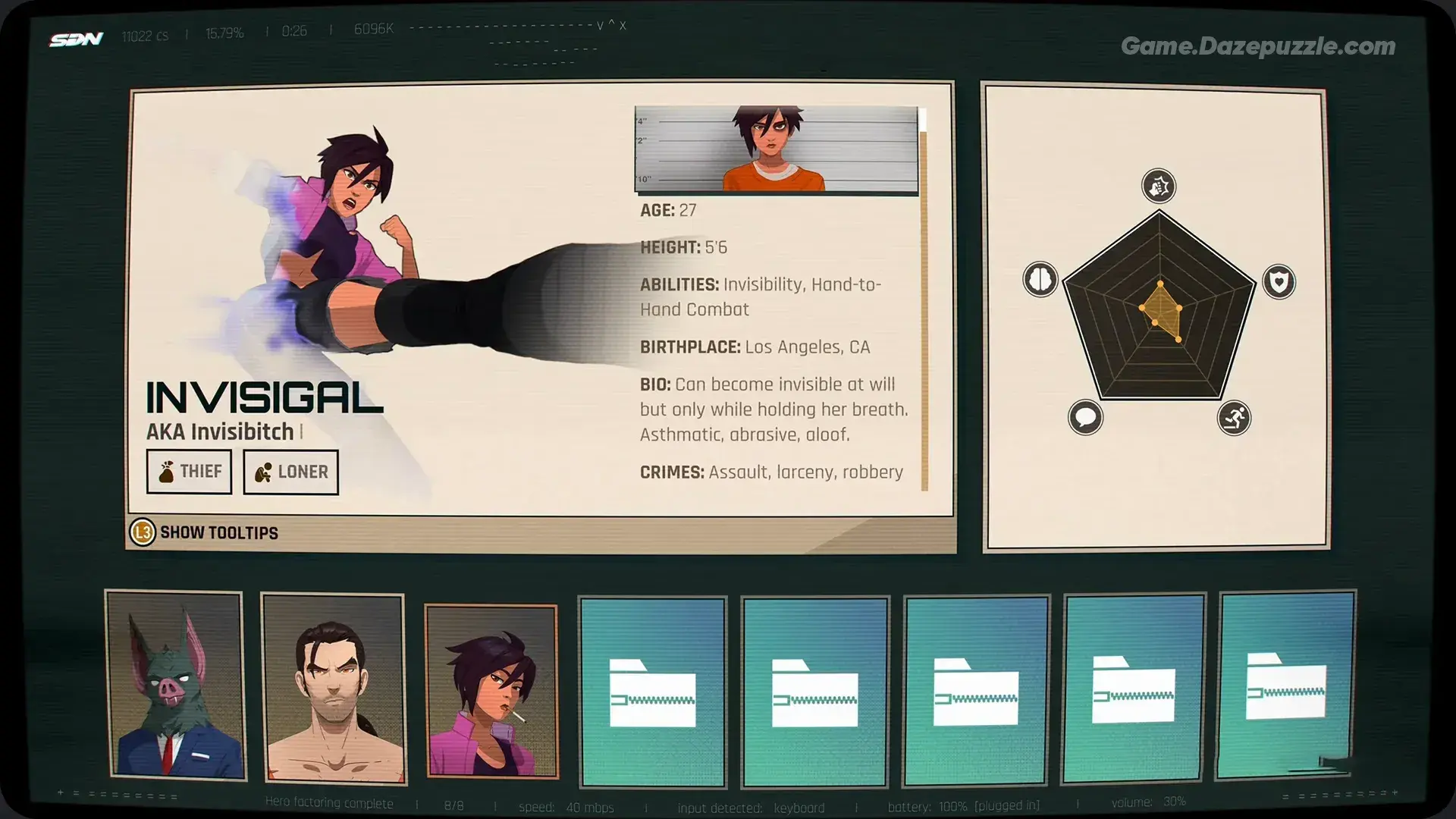1456x819 pixels.
Task: Click Invisigal's mugshot photo
Action: click(777, 150)
